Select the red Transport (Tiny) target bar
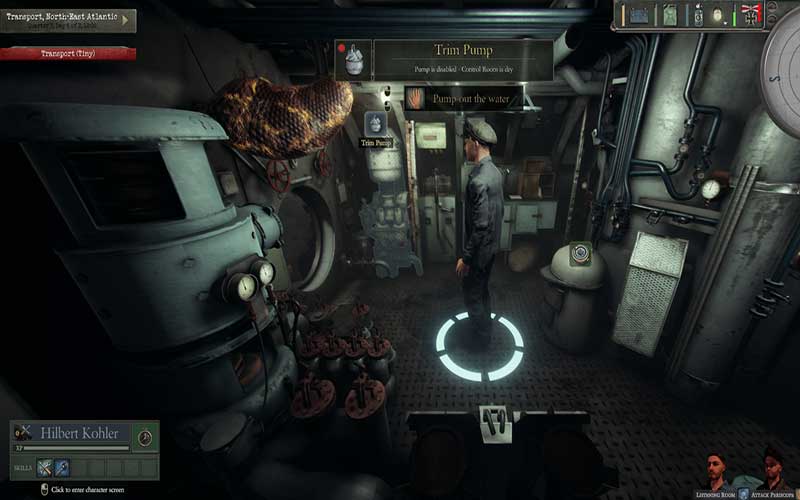 [68, 53]
